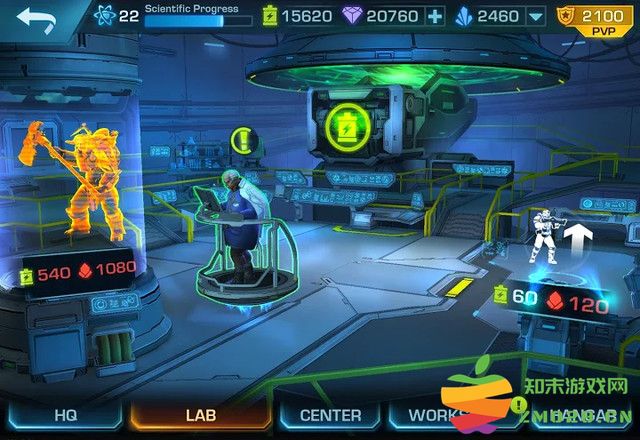Go to the HANGAR tab
640x440 pixels.
pos(580,416)
